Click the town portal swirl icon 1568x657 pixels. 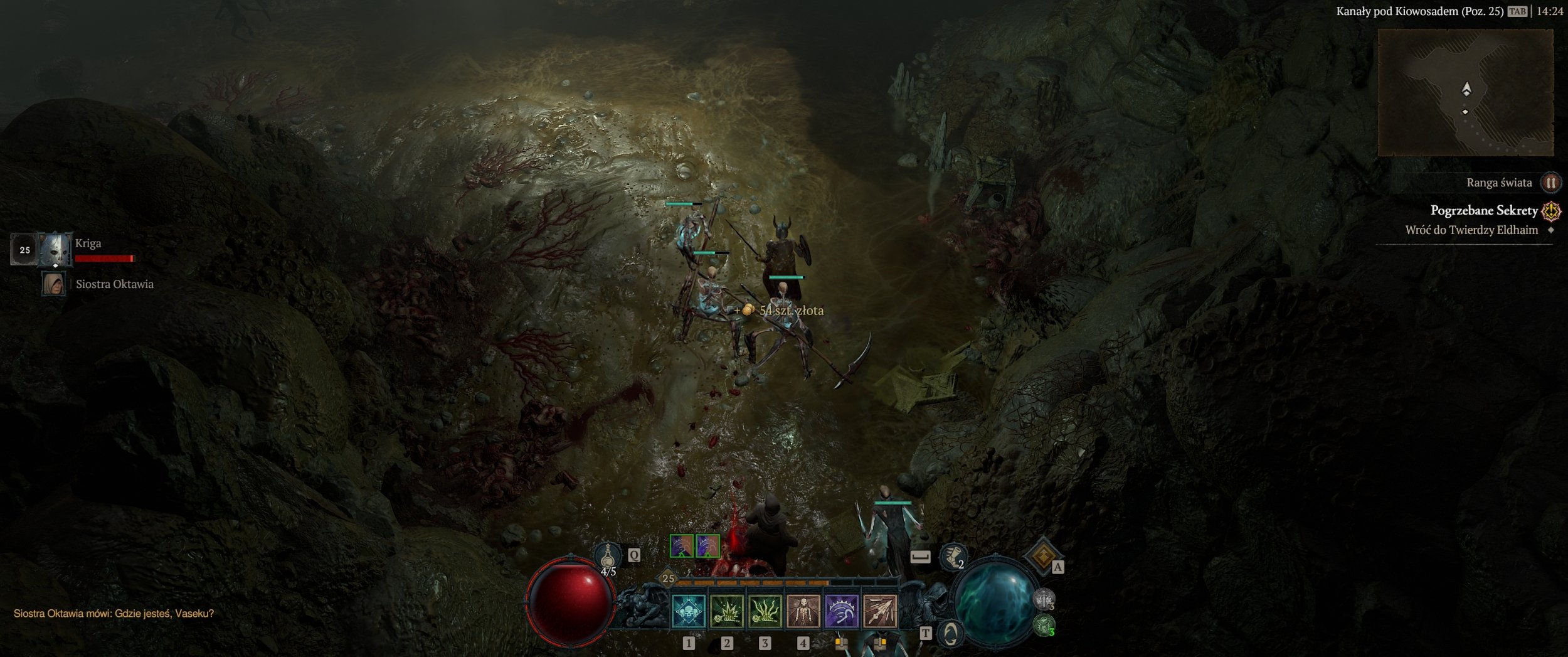tap(950, 634)
